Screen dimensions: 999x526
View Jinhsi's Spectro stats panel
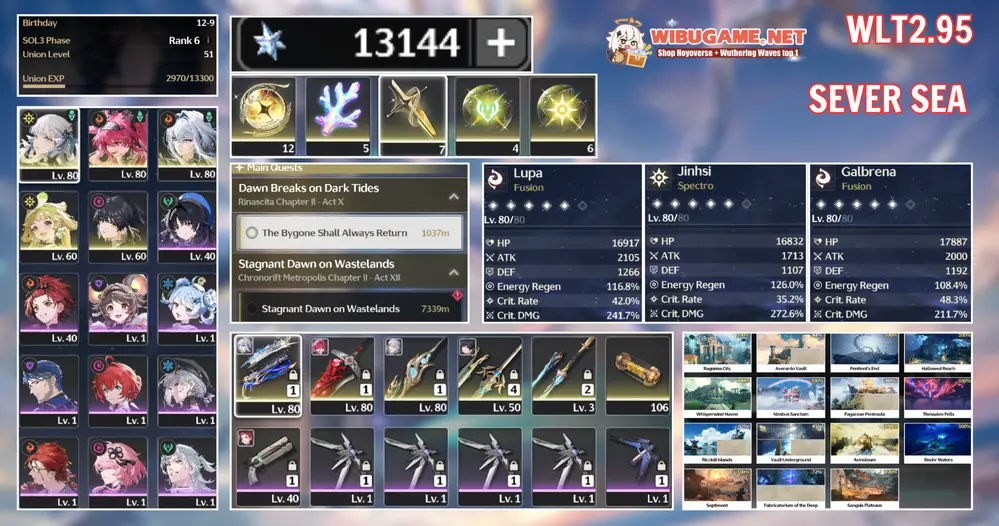[724, 242]
